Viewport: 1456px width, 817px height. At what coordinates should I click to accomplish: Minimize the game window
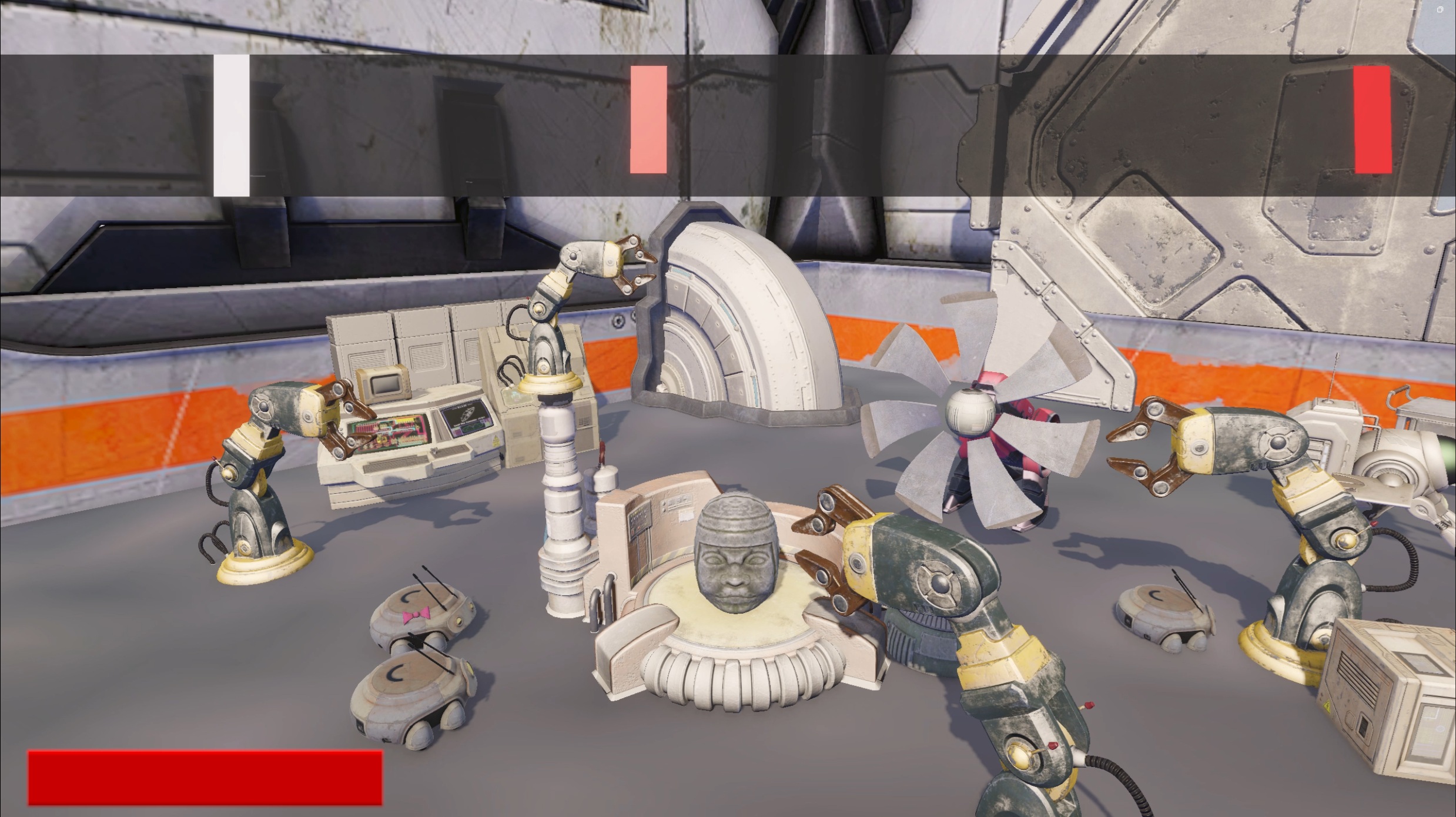coord(1414,9)
